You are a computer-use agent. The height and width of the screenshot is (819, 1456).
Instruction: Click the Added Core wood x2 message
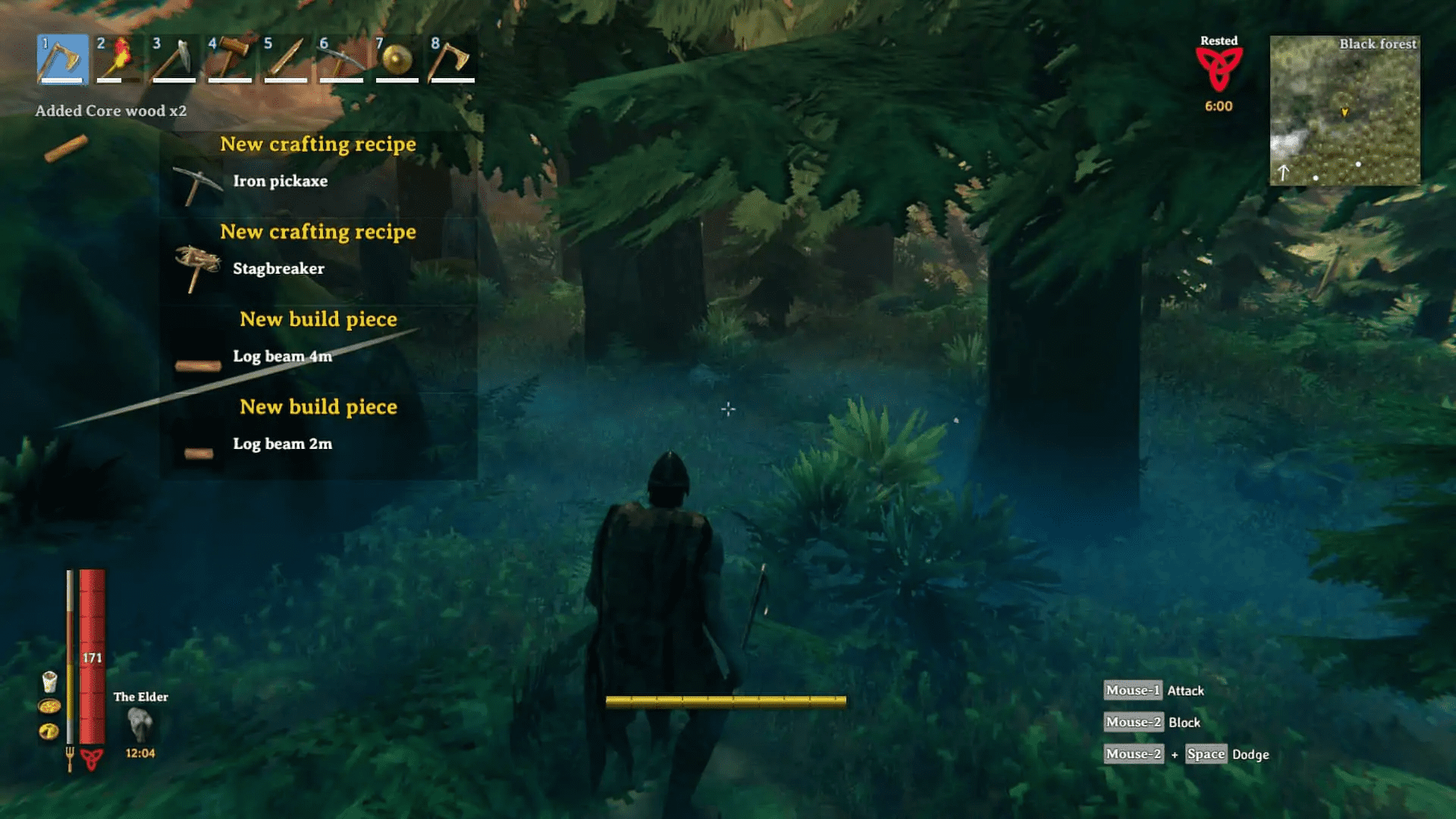point(111,111)
